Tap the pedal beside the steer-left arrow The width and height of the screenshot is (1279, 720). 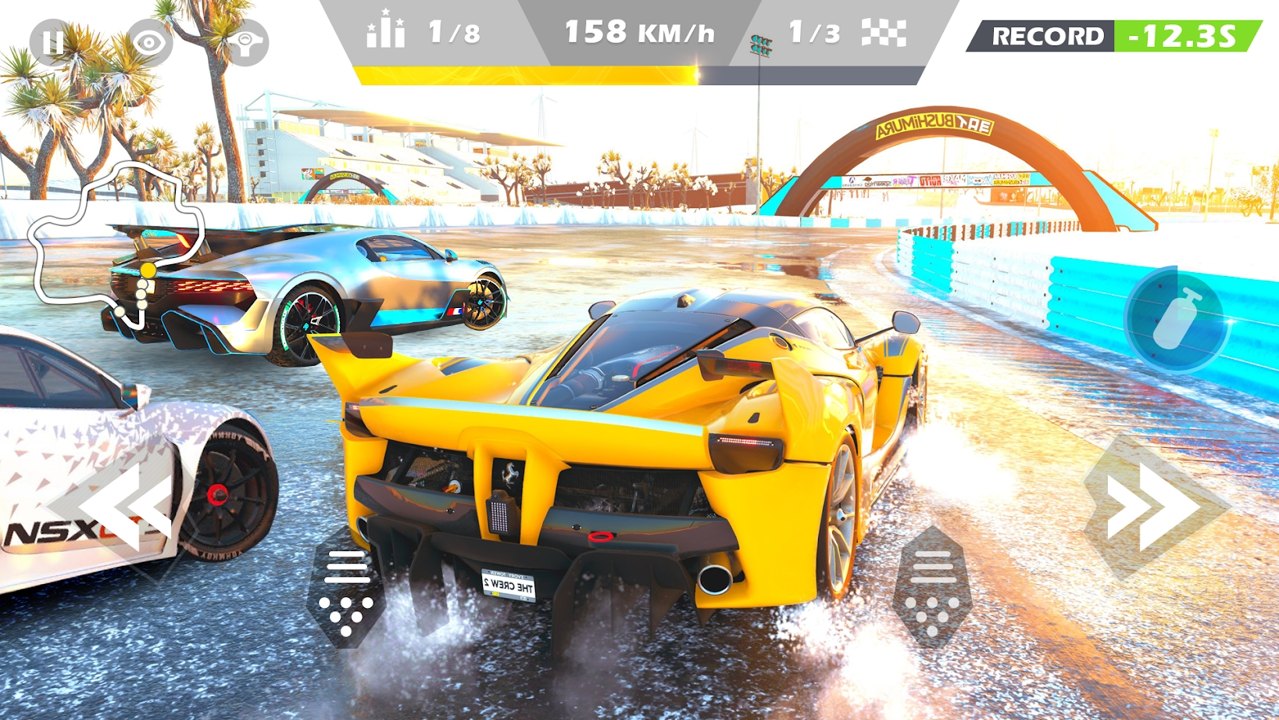click(346, 592)
